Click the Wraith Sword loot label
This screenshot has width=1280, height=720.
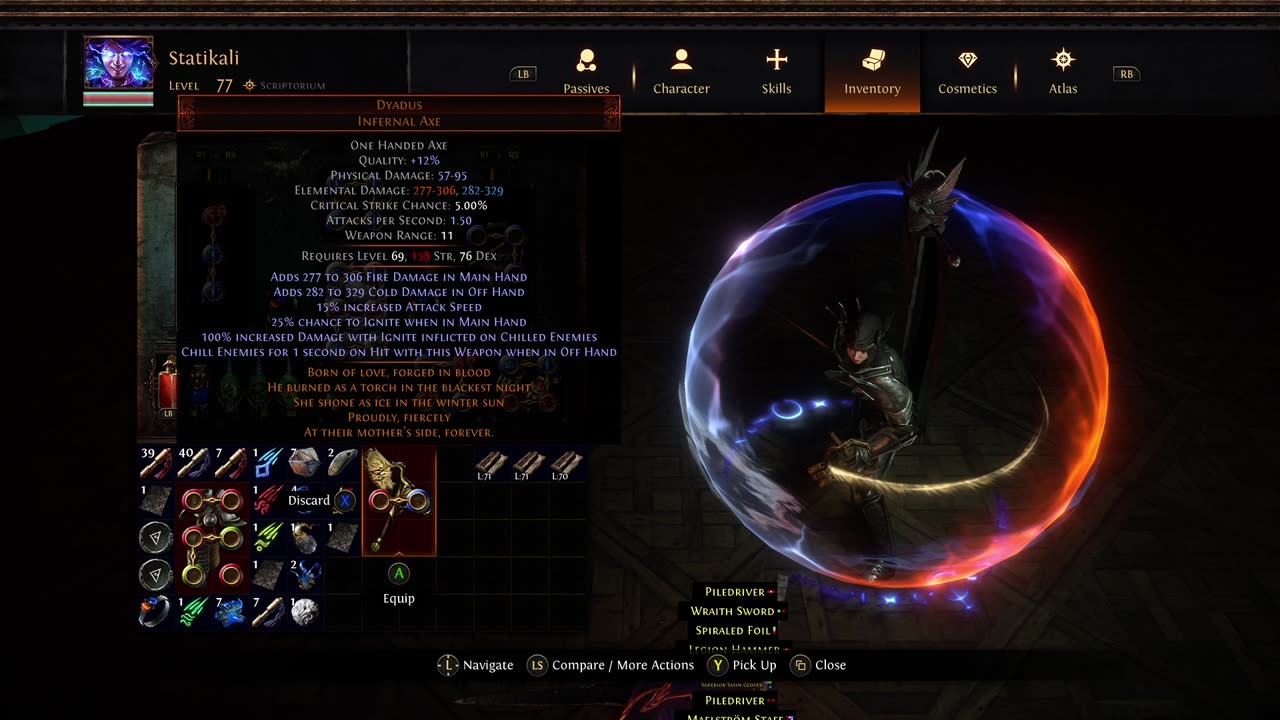(732, 611)
